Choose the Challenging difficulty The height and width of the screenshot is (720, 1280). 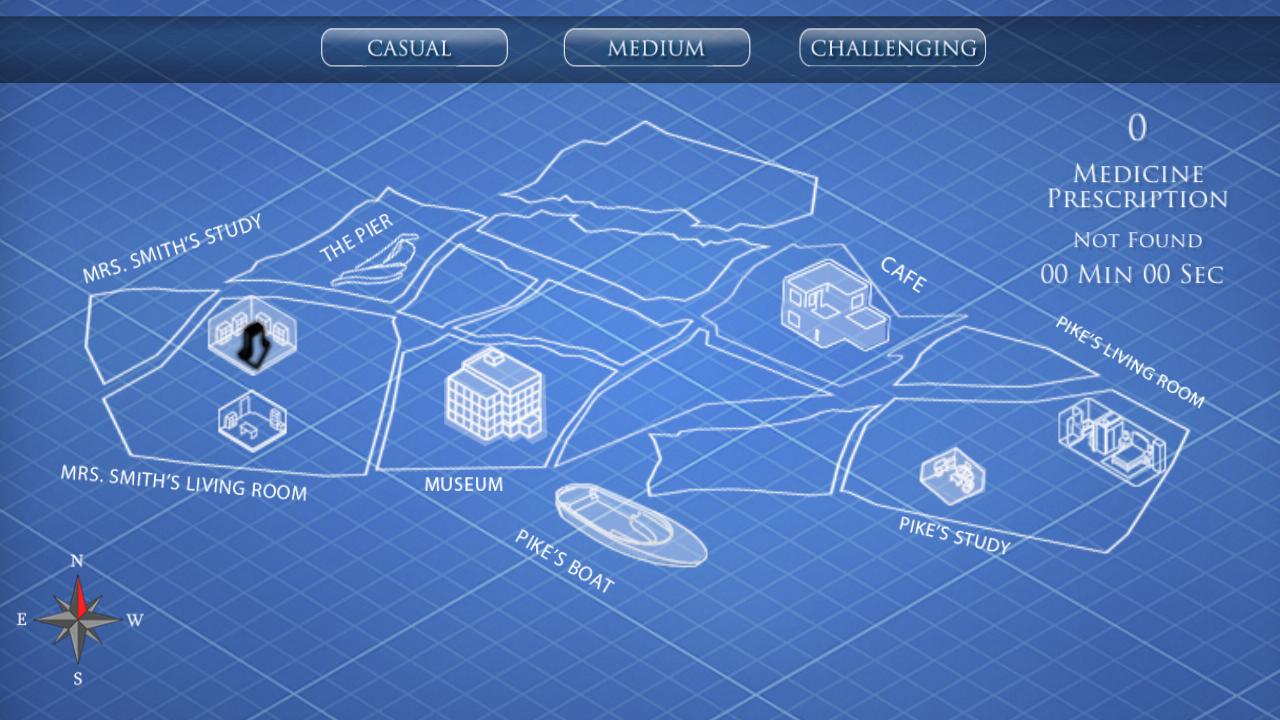[891, 46]
